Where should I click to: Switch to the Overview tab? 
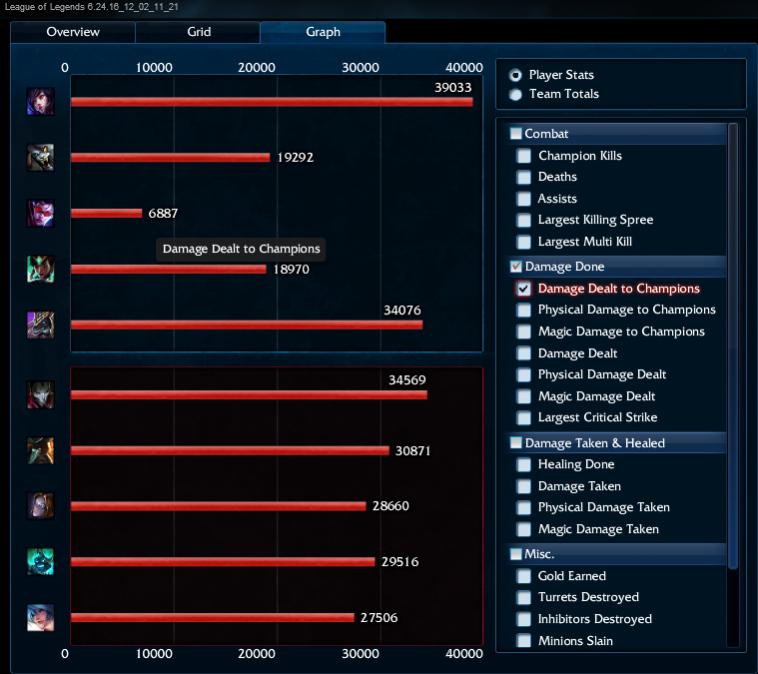(x=73, y=32)
